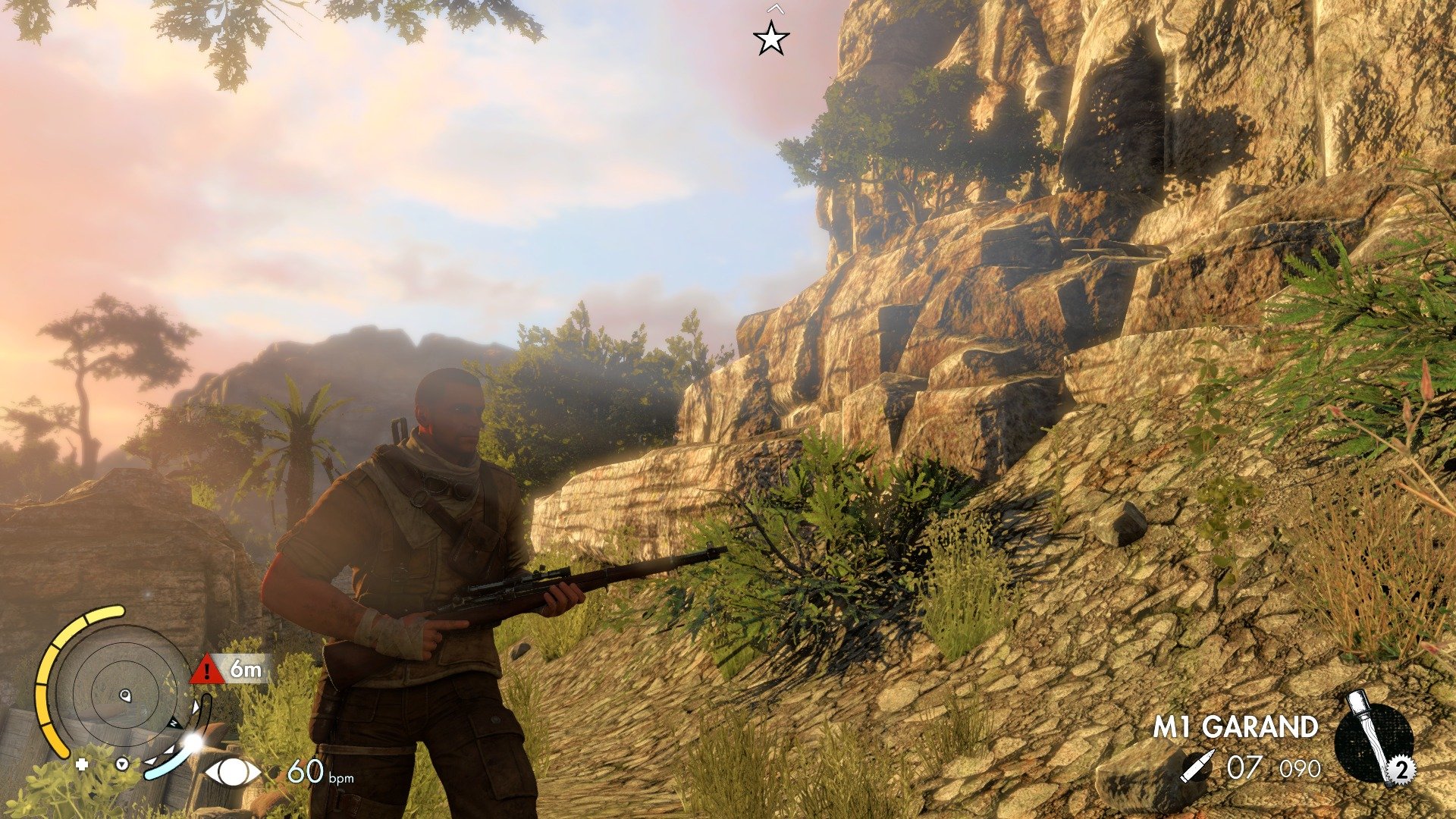Select the bullet ammo icon beside 07

(x=1199, y=767)
